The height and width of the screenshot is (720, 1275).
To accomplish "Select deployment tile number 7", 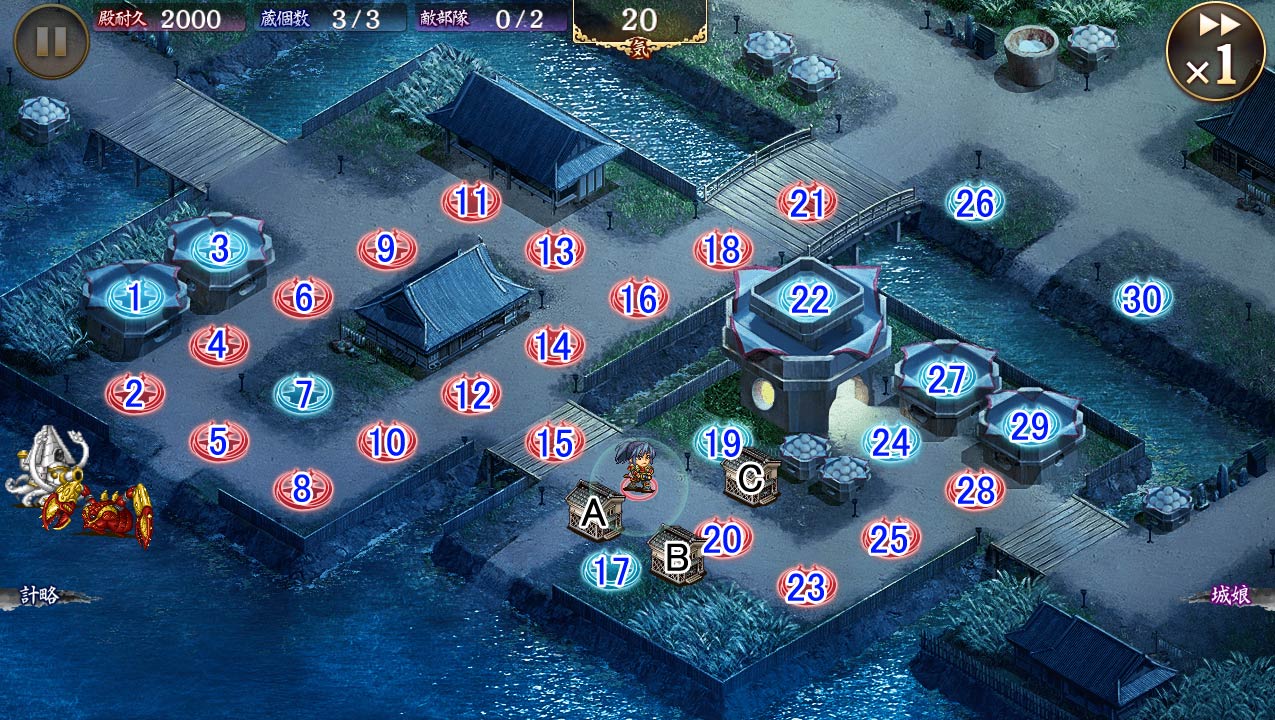I will 304,393.
